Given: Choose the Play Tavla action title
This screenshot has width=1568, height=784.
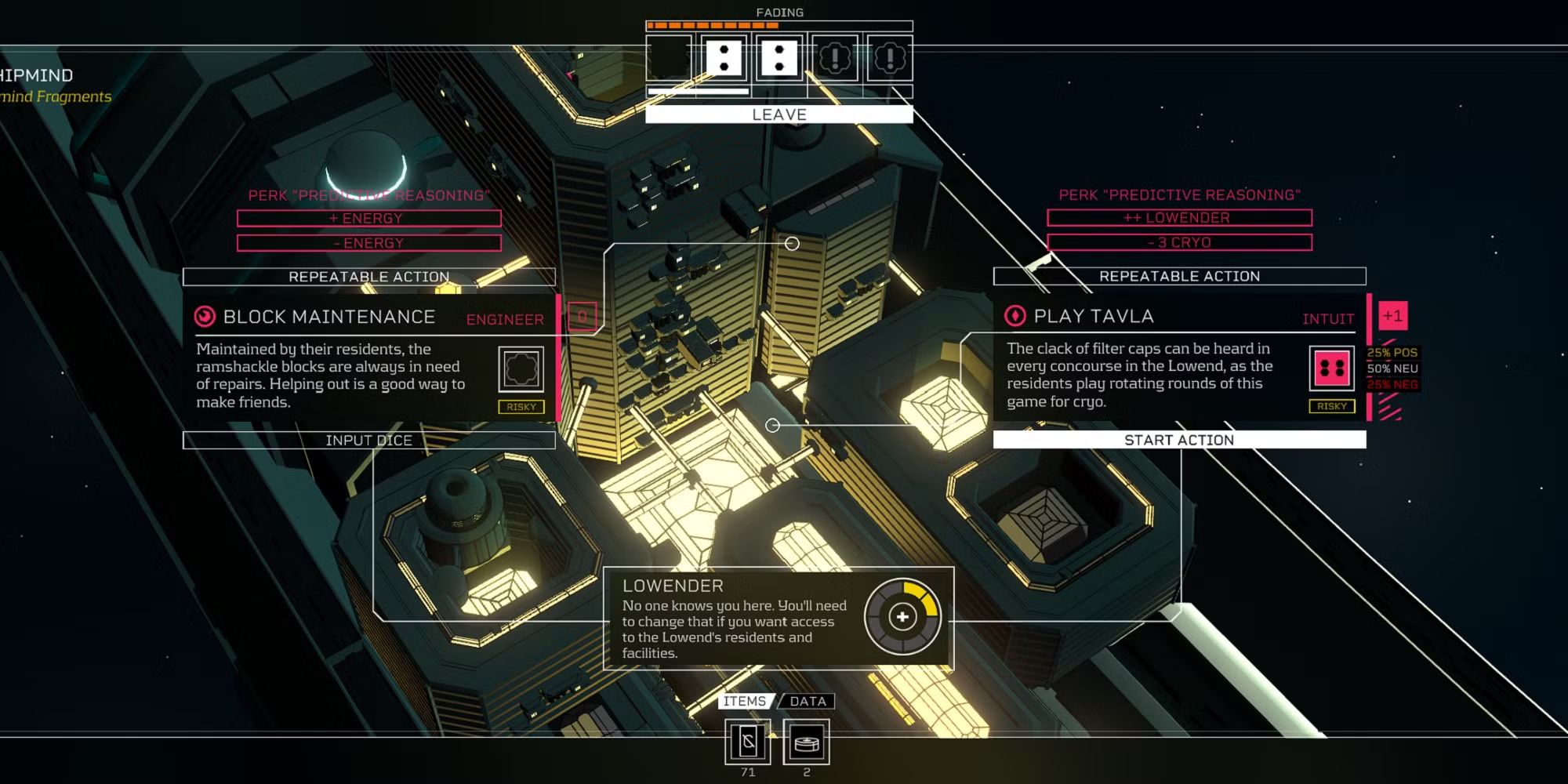Looking at the screenshot, I should [1093, 316].
